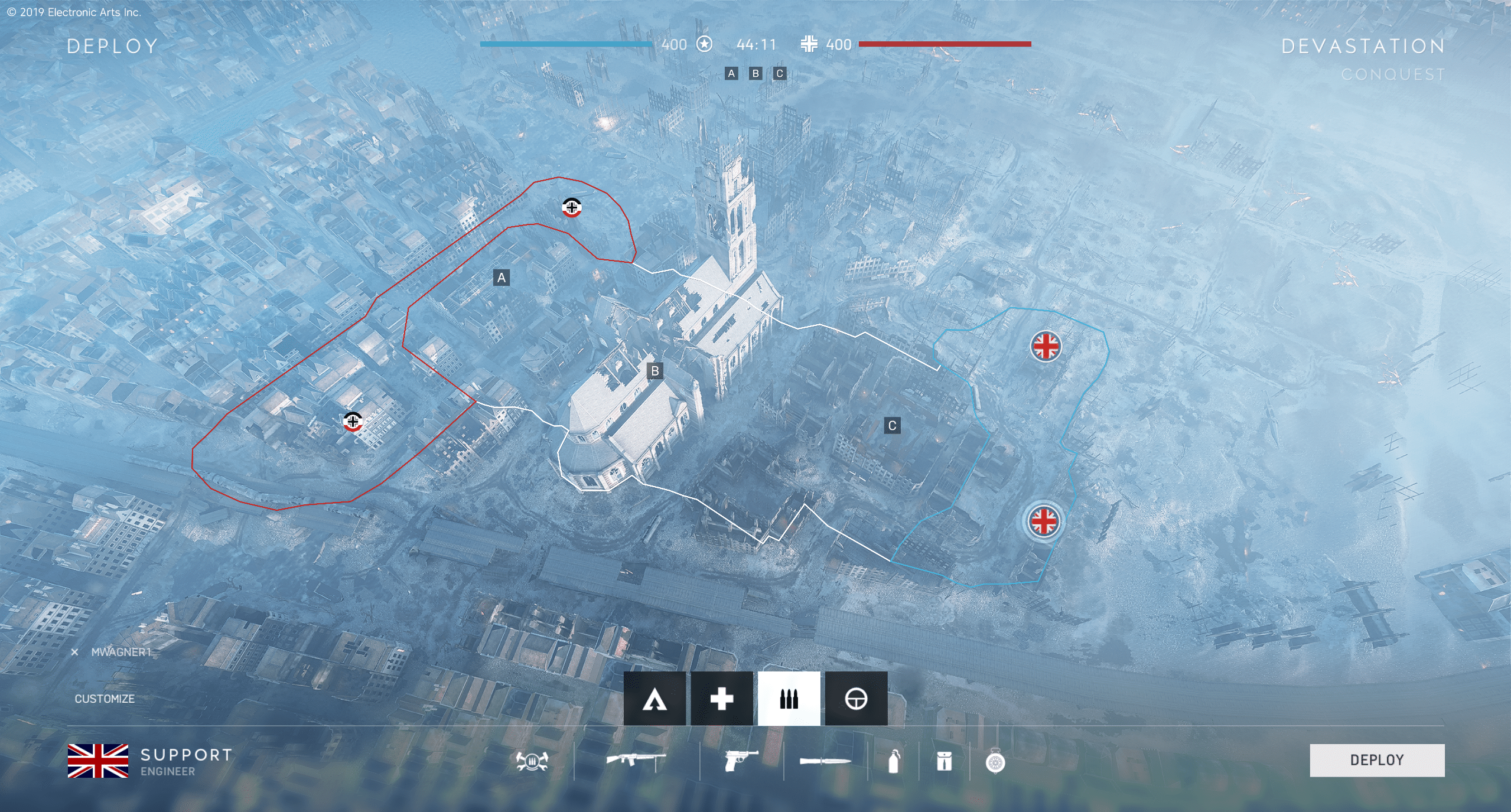Viewport: 1511px width, 812px height.
Task: Pick the incendiary grenade slot
Action: click(x=894, y=762)
